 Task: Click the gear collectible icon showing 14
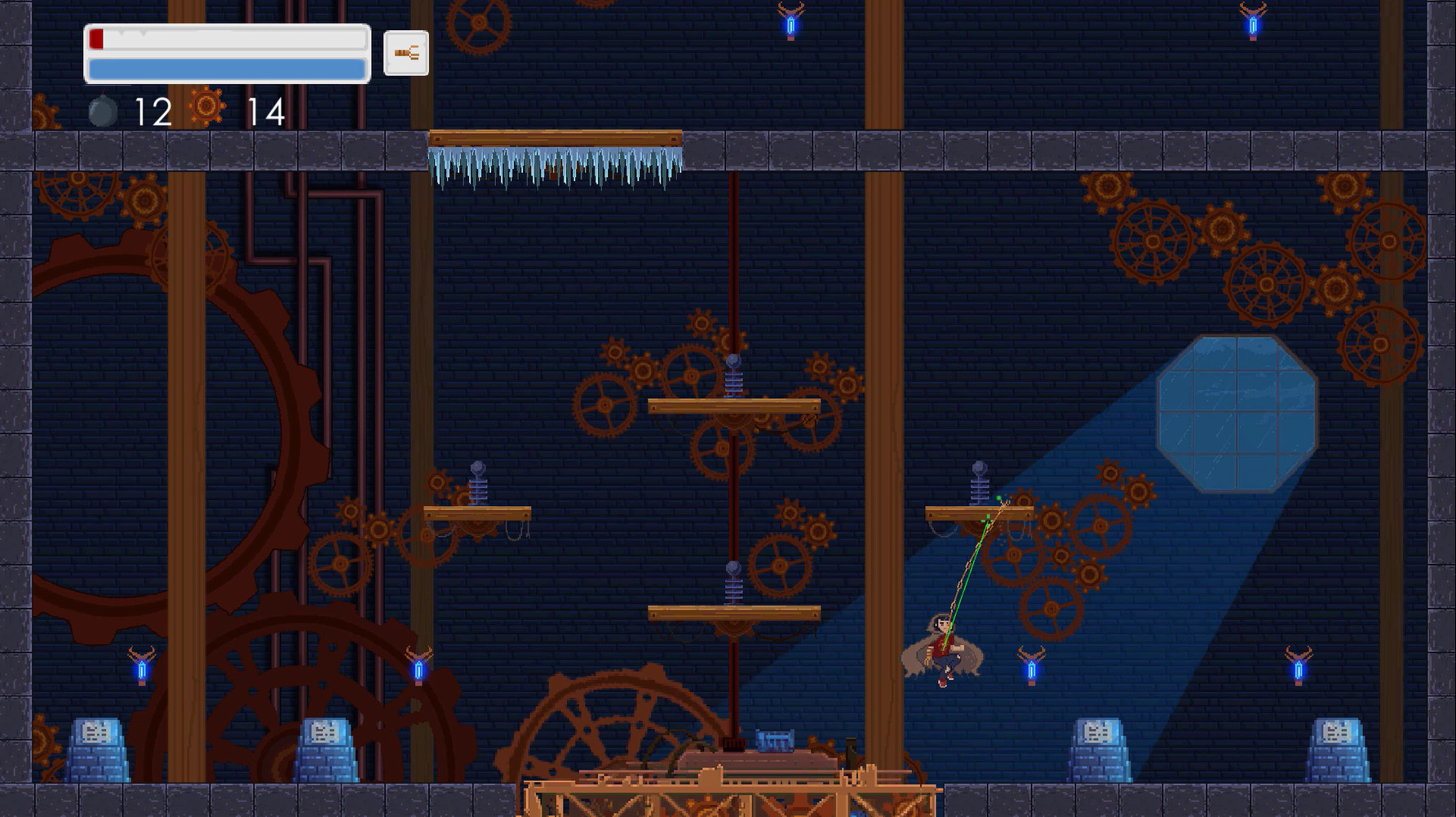click(206, 109)
